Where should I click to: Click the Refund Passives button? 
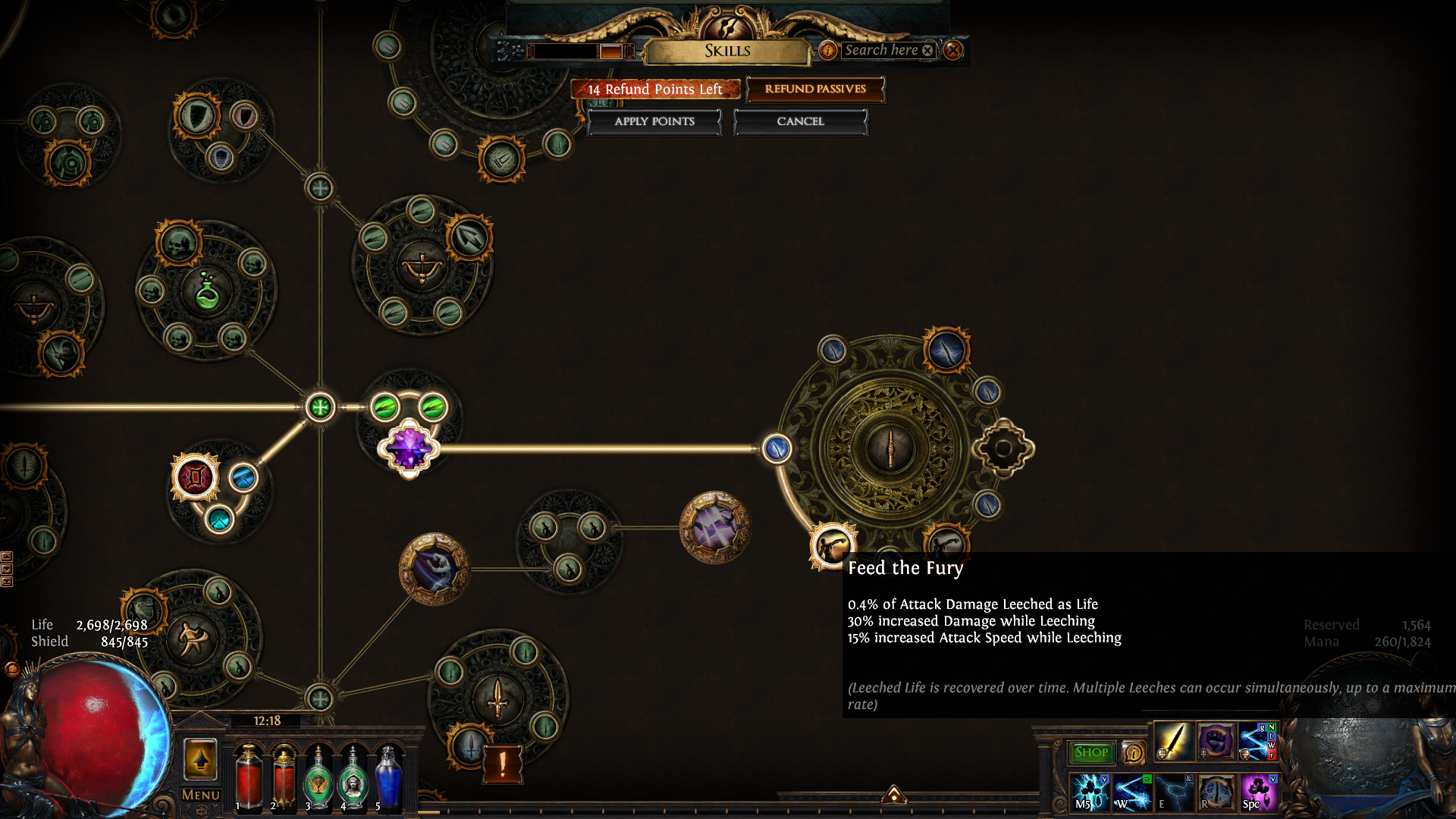coord(815,89)
